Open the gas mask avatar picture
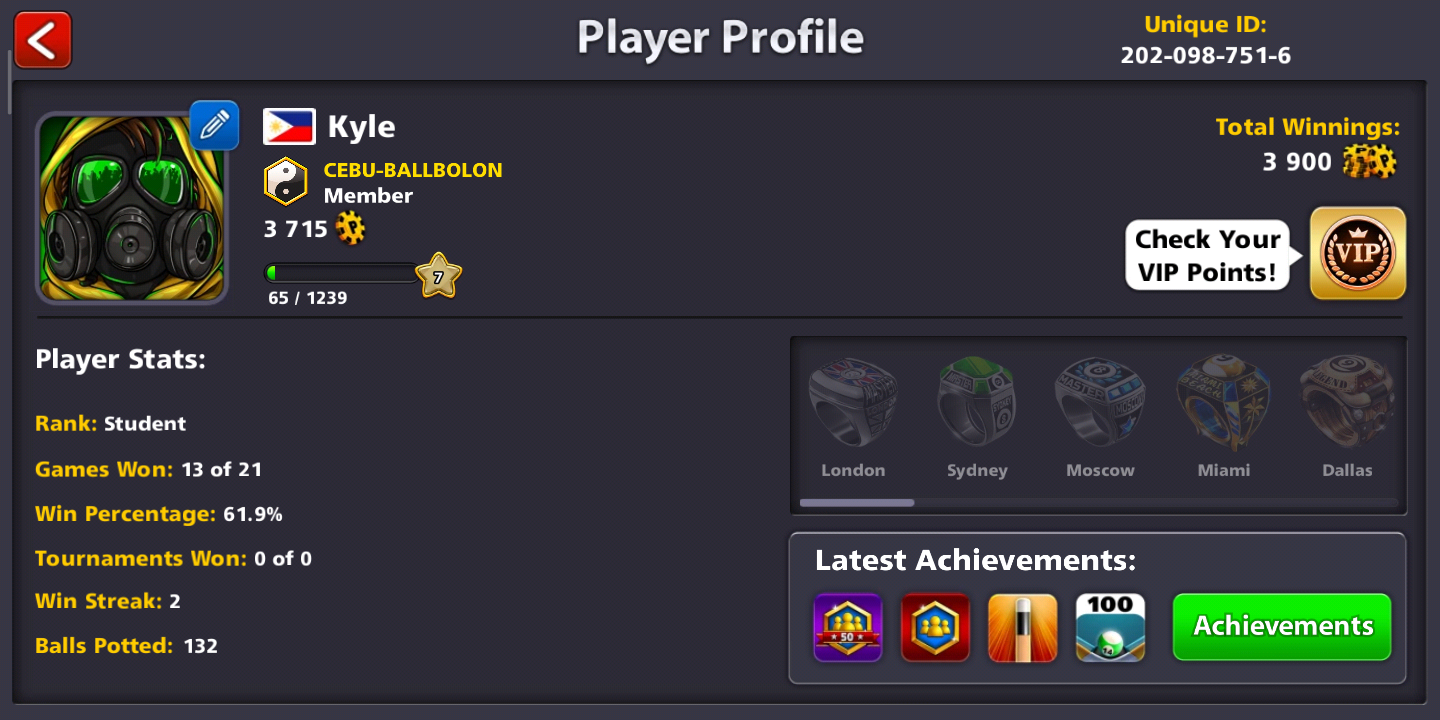The image size is (1440, 720). (x=132, y=207)
